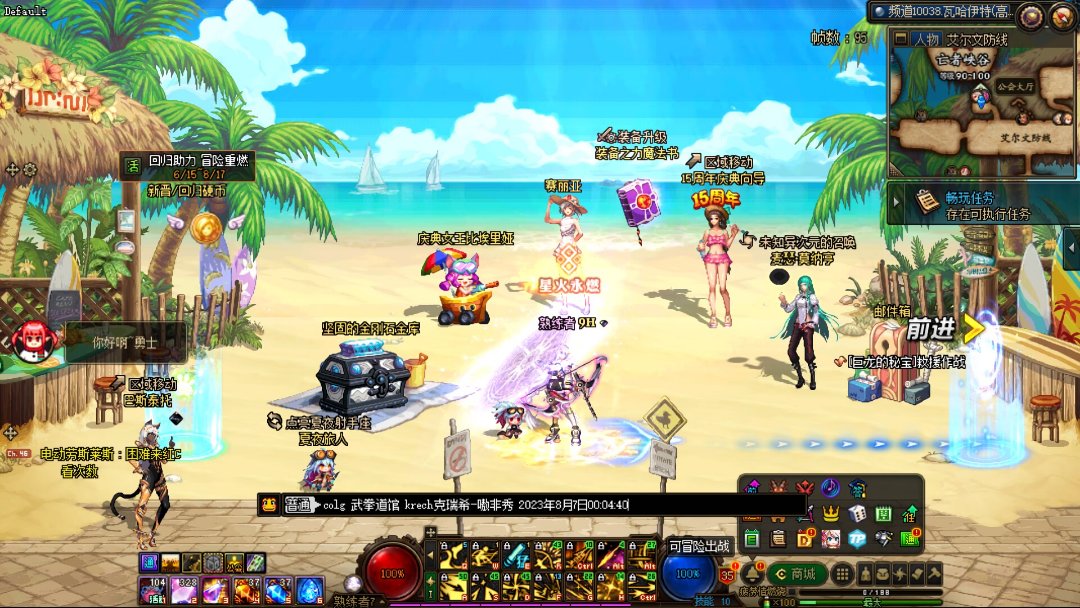1080x608 pixels.
Task: Open the pink-haired character portrait icon
Action: coord(830,539)
